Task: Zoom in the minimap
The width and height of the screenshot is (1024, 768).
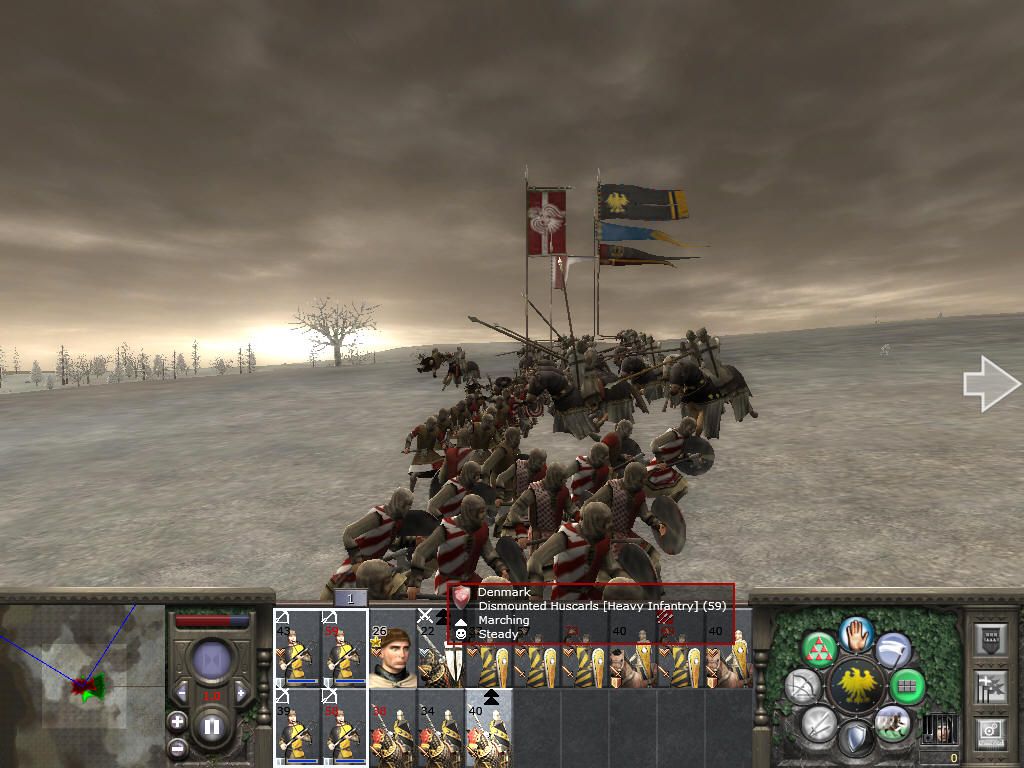Action: pyautogui.click(x=177, y=721)
